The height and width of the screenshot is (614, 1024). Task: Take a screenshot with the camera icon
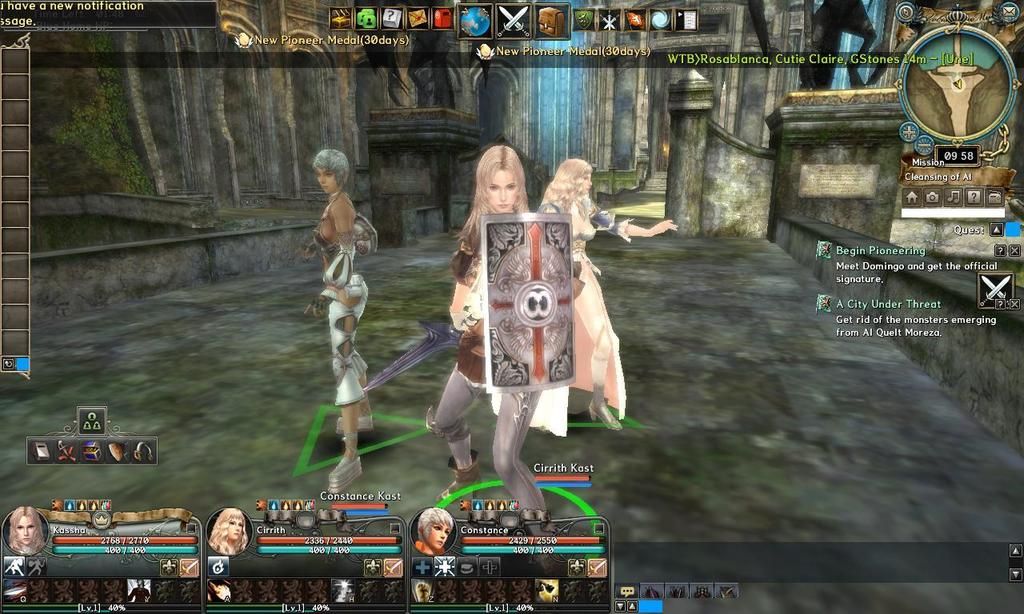(932, 197)
